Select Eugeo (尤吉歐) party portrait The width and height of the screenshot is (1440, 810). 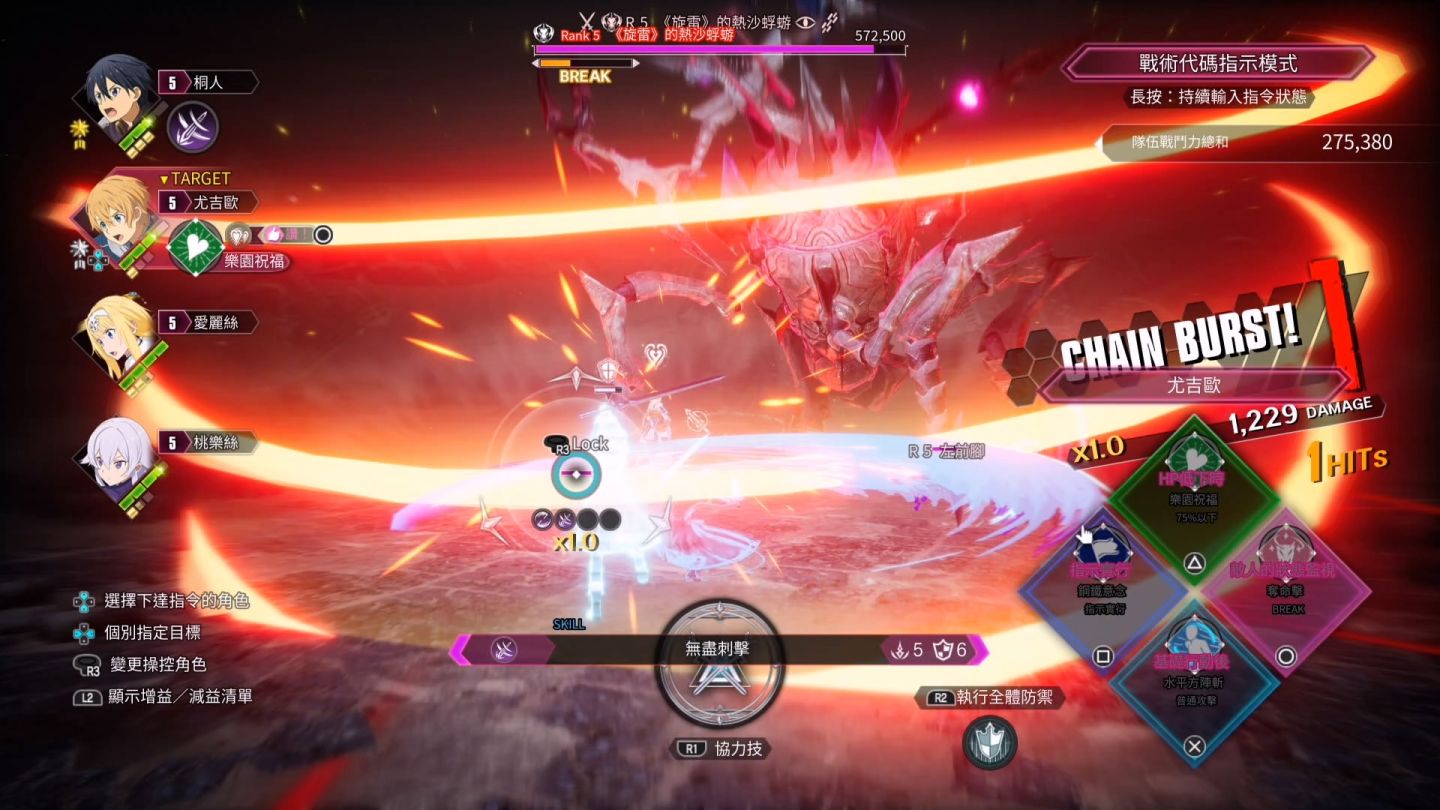coord(117,220)
